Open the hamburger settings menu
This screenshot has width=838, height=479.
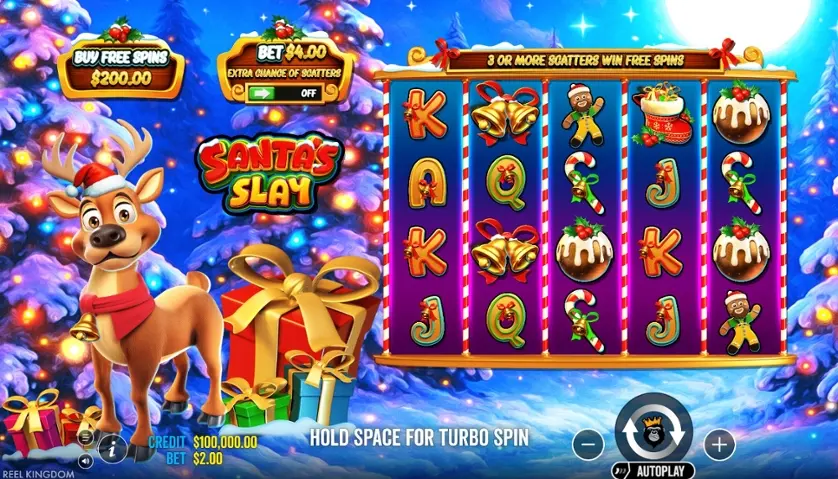click(x=86, y=438)
